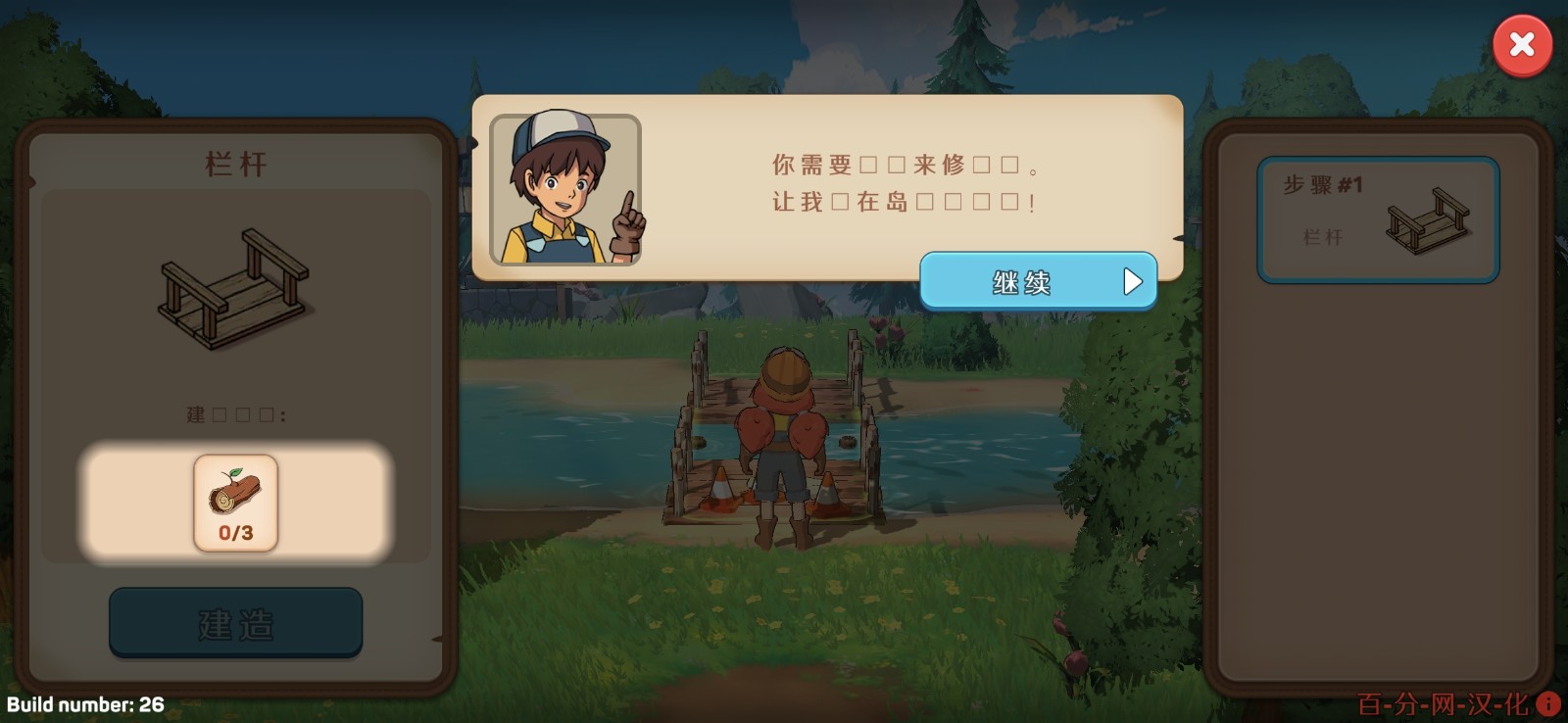Click the play arrow on the 继续 button
The height and width of the screenshot is (723, 1568).
pyautogui.click(x=1132, y=281)
